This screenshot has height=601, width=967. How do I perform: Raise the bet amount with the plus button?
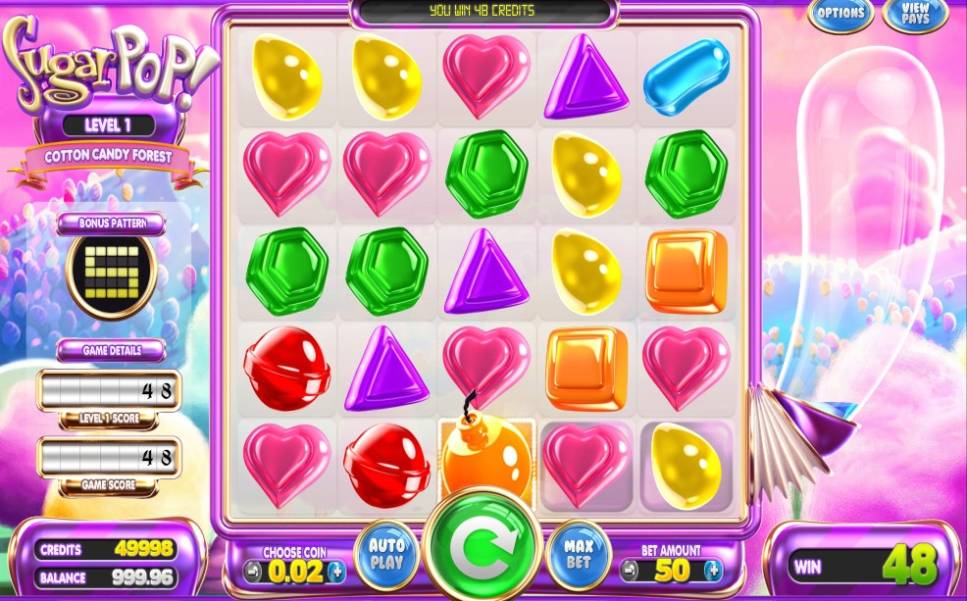pos(712,571)
